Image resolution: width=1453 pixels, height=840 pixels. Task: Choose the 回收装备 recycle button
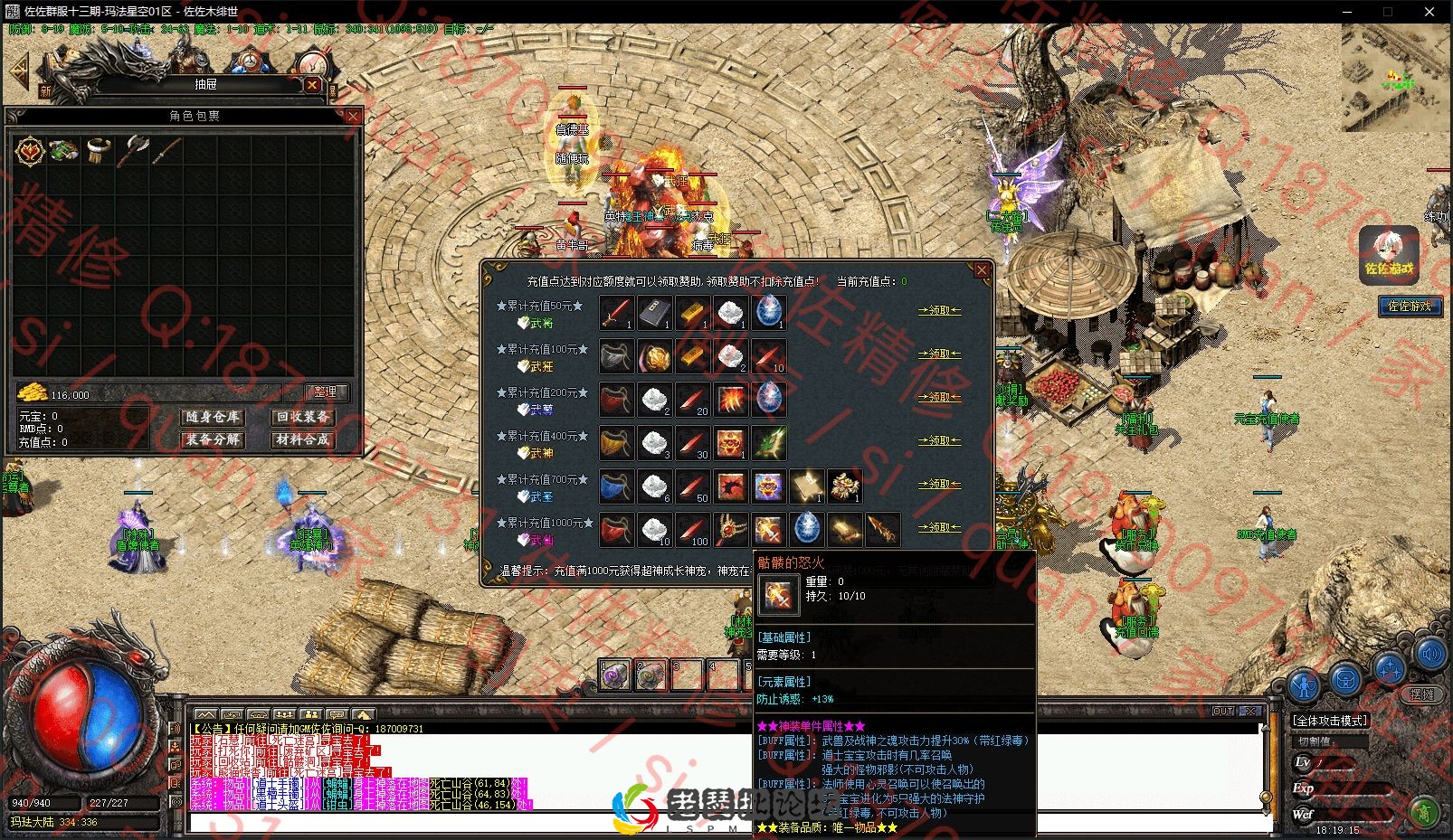point(303,417)
